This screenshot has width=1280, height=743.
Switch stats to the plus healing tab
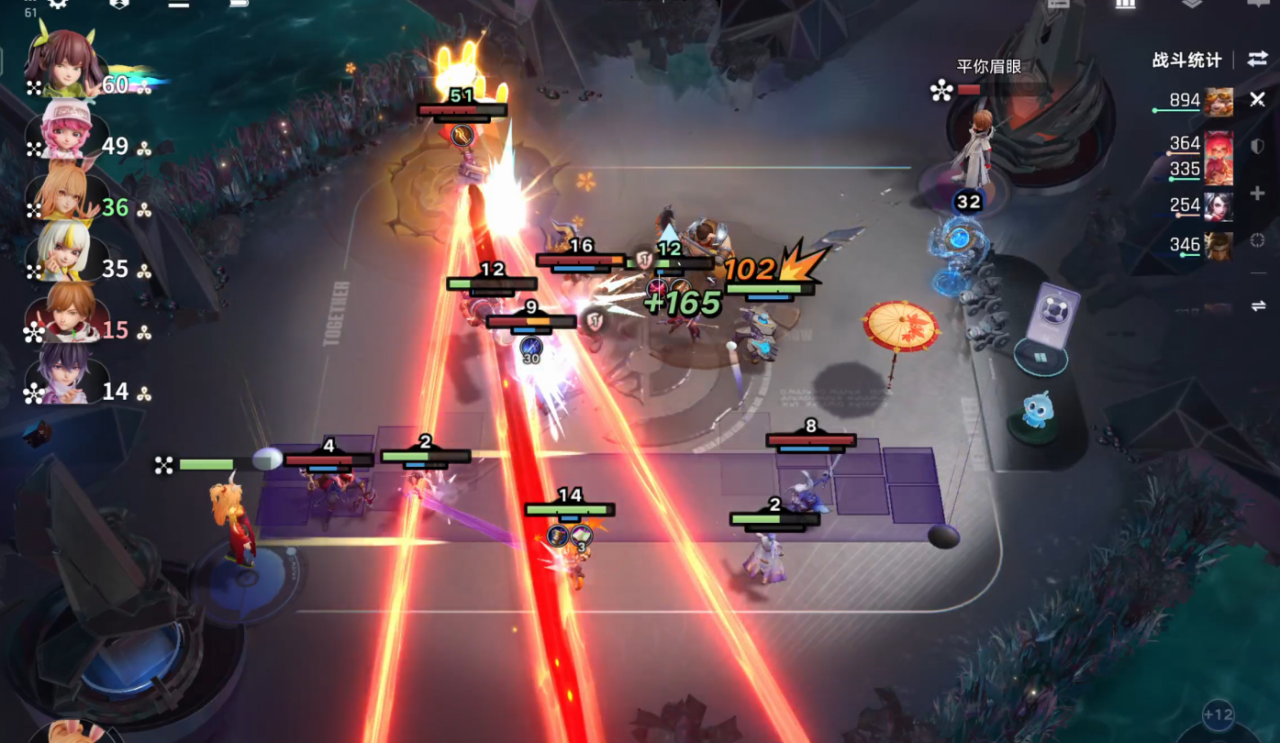[x=1258, y=193]
